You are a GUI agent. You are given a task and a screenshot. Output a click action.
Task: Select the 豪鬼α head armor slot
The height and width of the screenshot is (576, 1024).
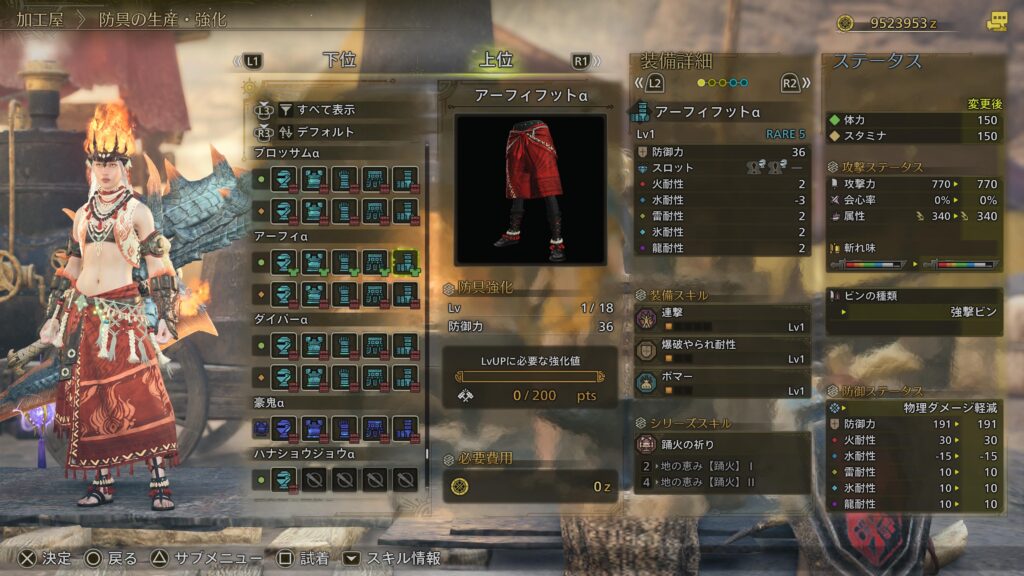[283, 428]
